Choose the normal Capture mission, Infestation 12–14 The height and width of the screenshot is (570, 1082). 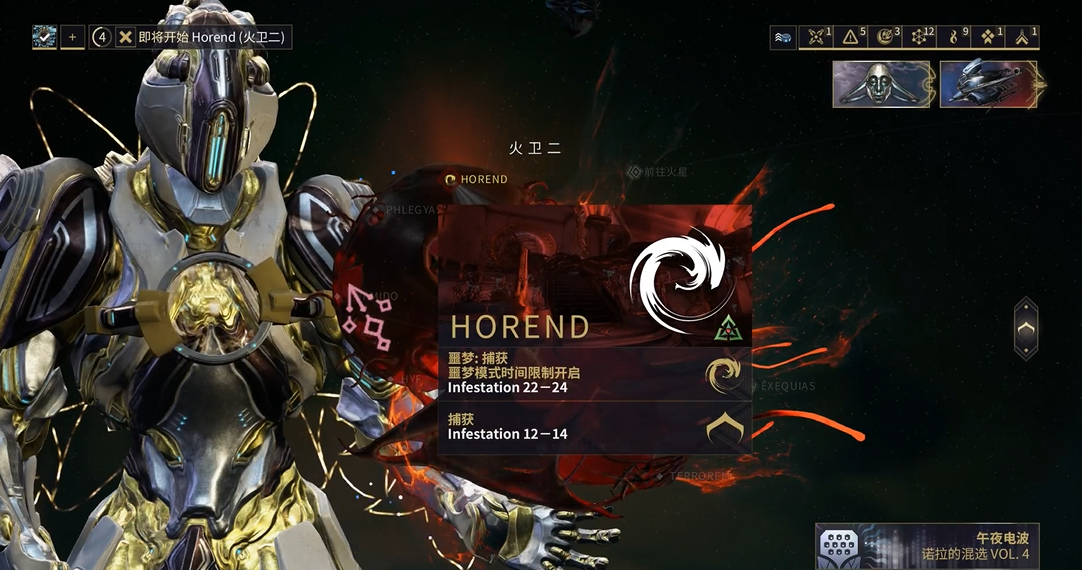[594, 428]
